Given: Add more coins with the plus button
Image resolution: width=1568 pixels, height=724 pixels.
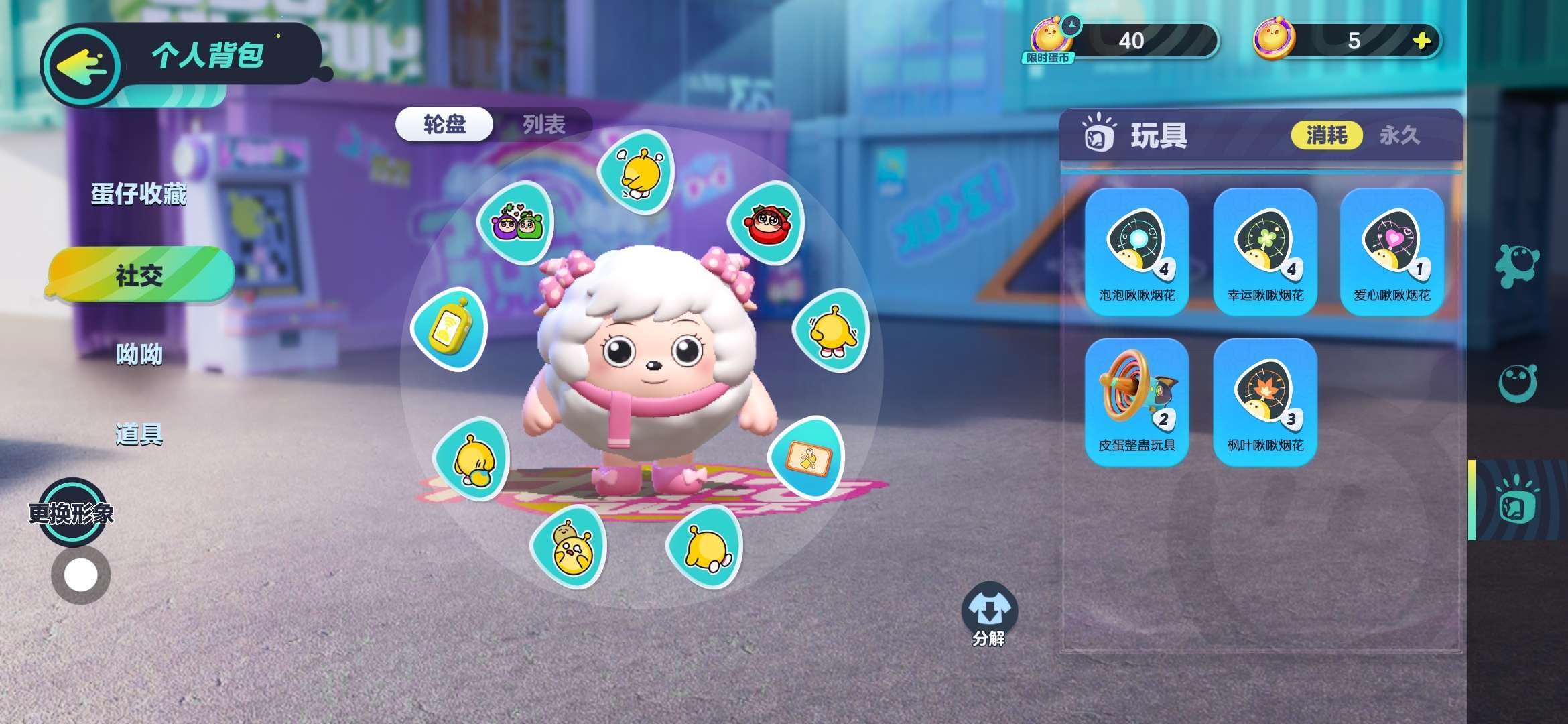Looking at the screenshot, I should 1421,41.
